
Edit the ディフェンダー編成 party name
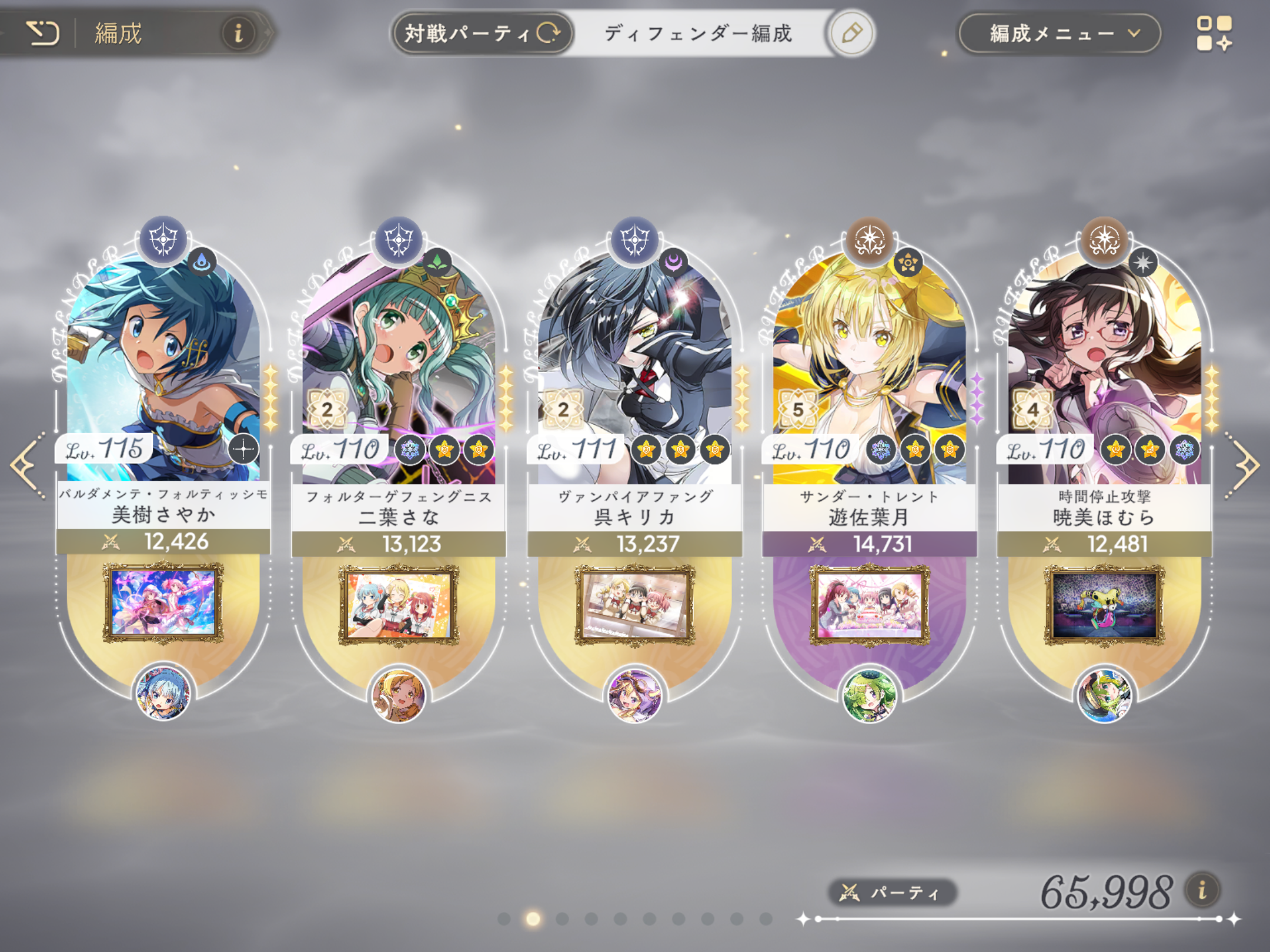tap(851, 33)
